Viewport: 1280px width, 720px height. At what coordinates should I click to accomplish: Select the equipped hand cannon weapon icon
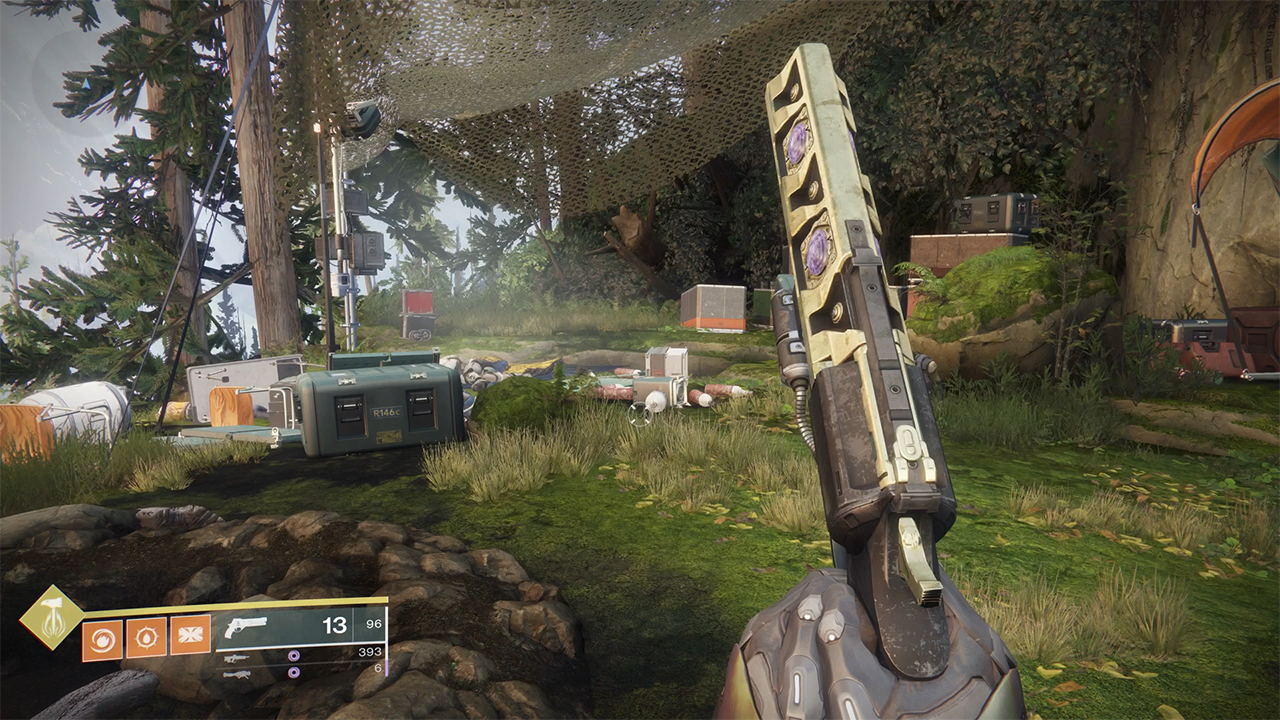point(246,627)
